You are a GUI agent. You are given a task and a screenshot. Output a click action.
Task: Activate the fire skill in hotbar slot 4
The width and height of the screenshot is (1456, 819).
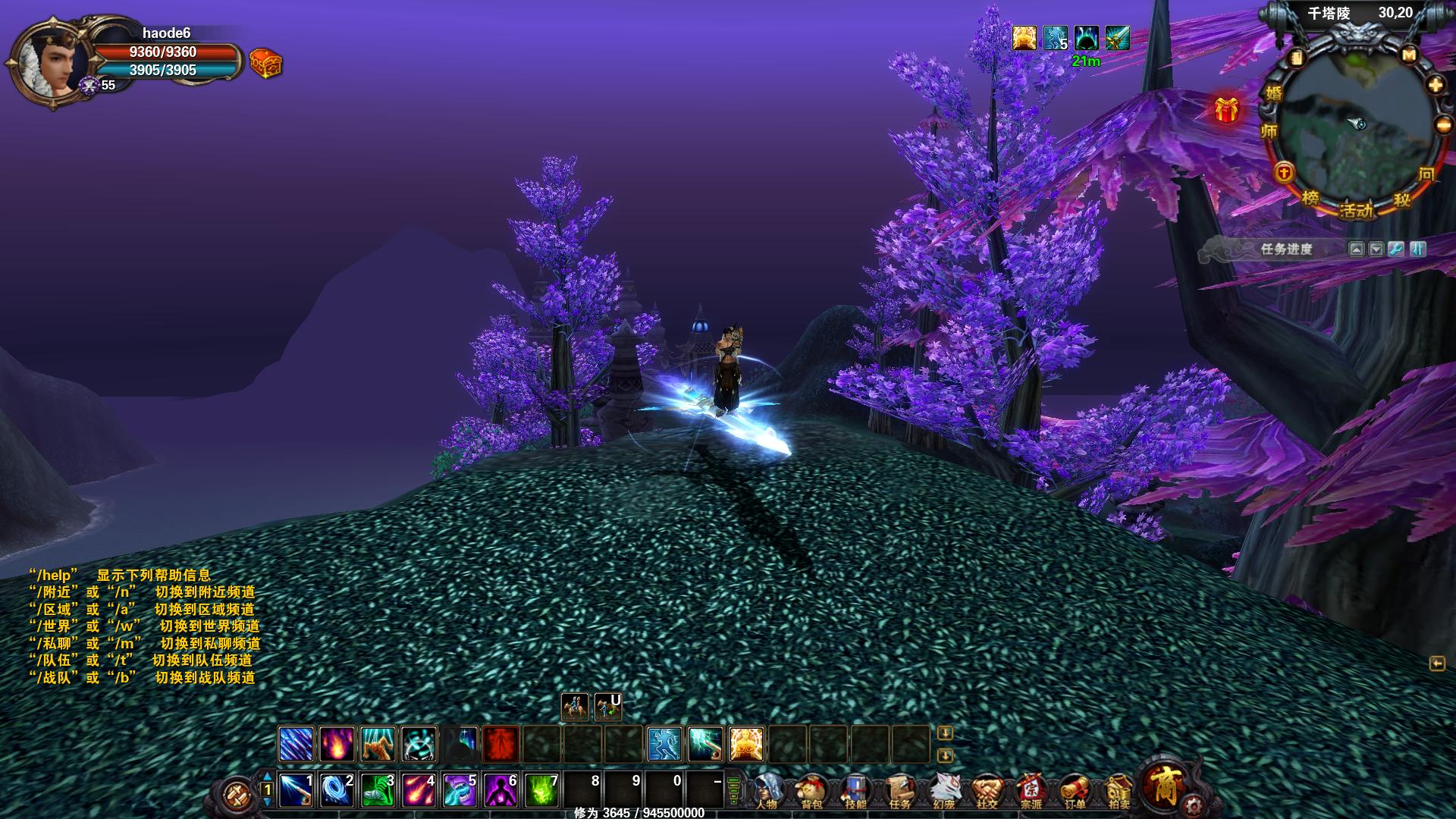pyautogui.click(x=419, y=790)
